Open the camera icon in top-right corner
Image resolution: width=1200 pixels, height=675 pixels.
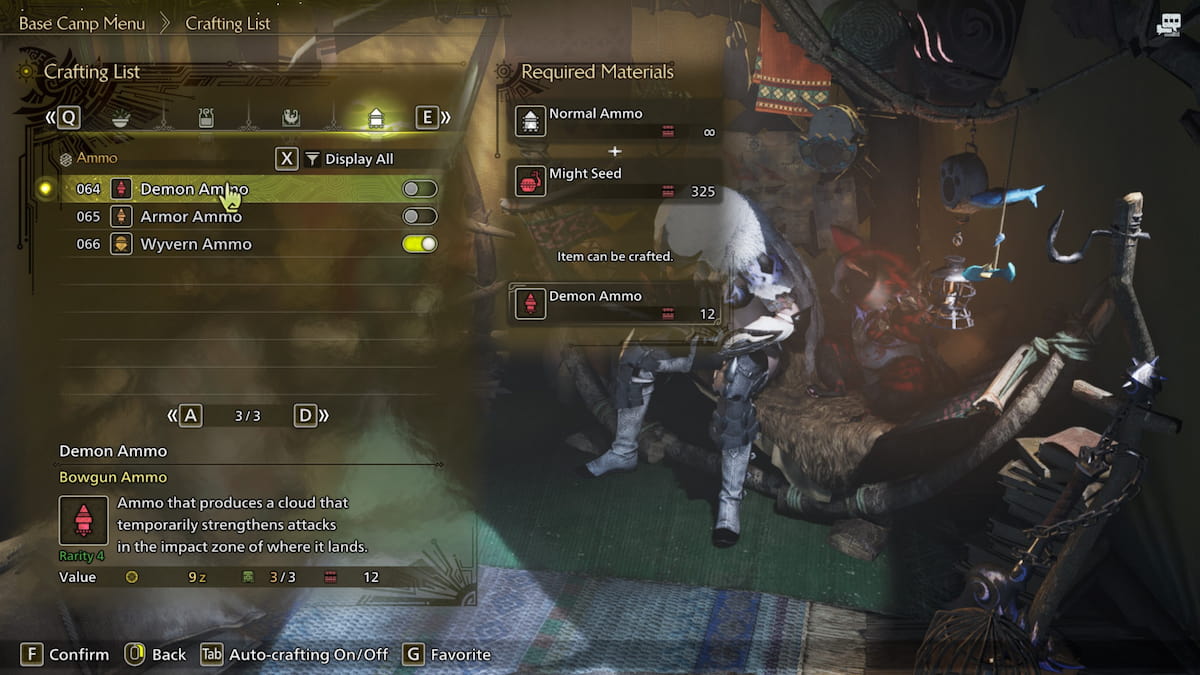(1167, 26)
